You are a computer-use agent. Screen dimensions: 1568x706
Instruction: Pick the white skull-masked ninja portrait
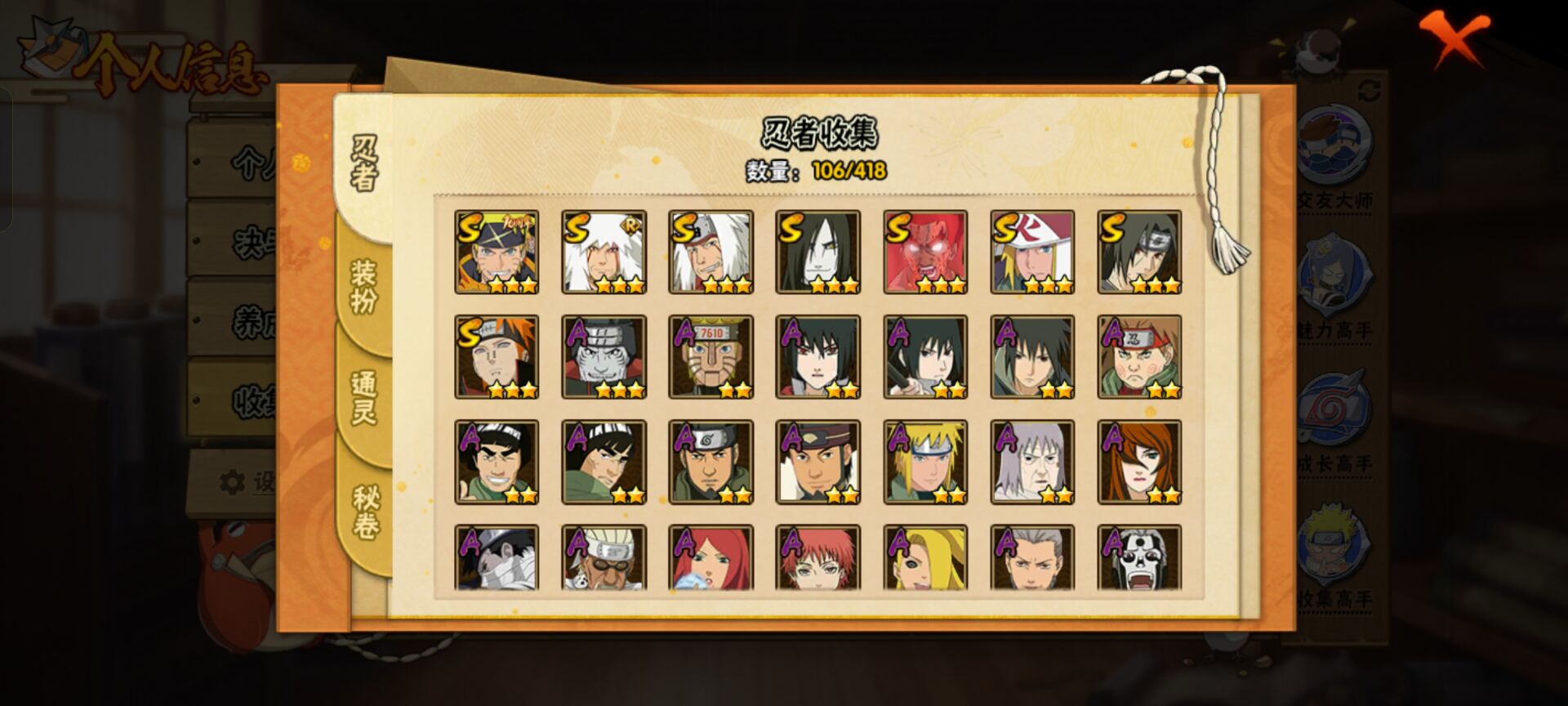pos(1139,558)
